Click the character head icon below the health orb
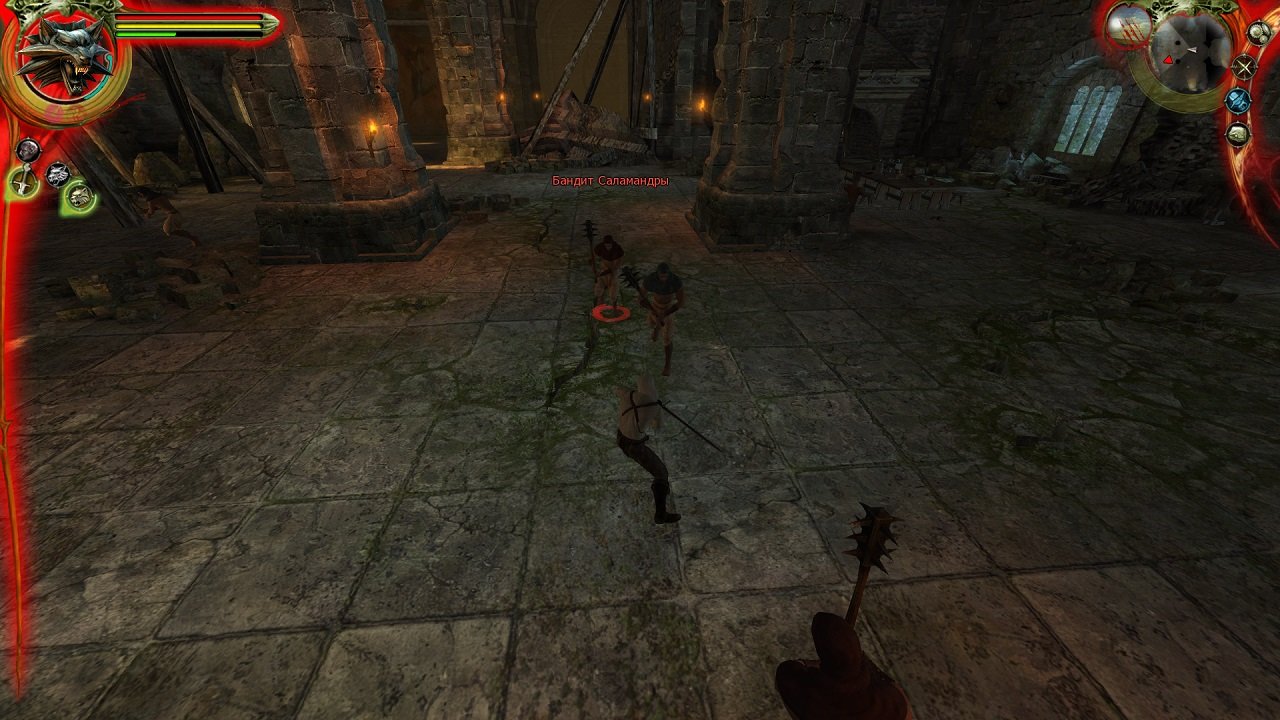The image size is (1280, 720). pyautogui.click(x=28, y=148)
